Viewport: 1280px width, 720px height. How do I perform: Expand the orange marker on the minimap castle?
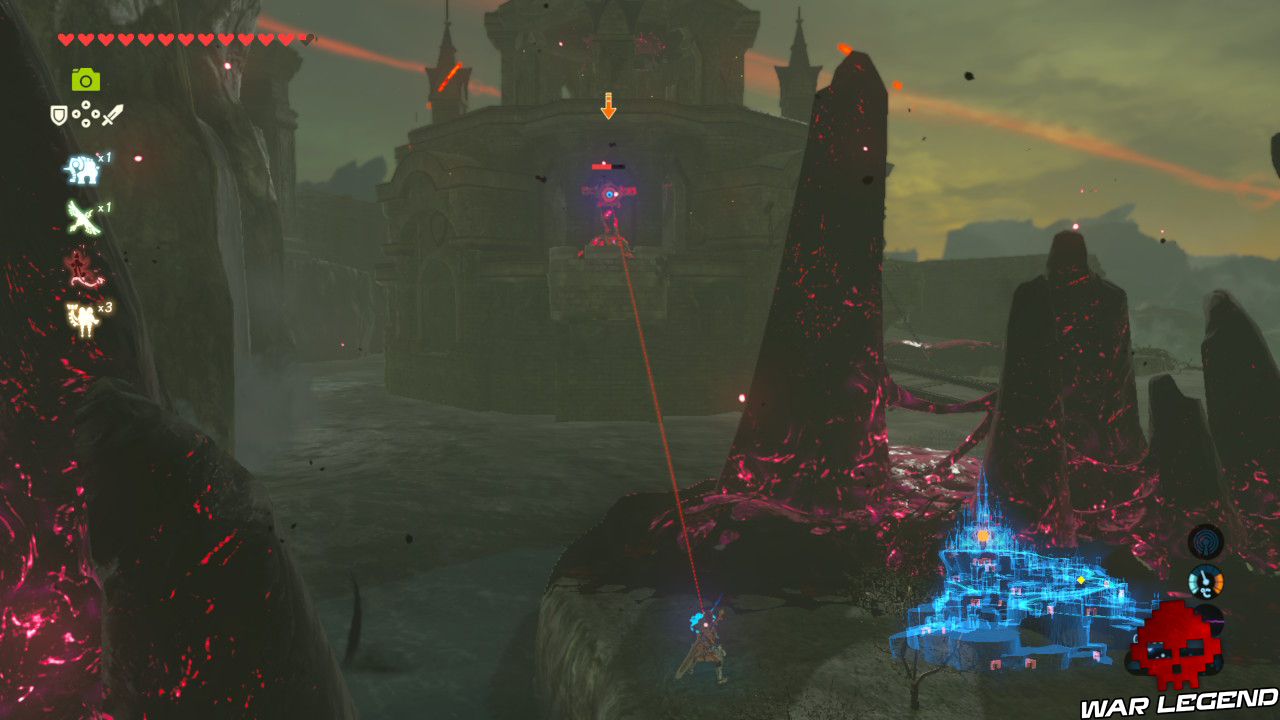[982, 536]
